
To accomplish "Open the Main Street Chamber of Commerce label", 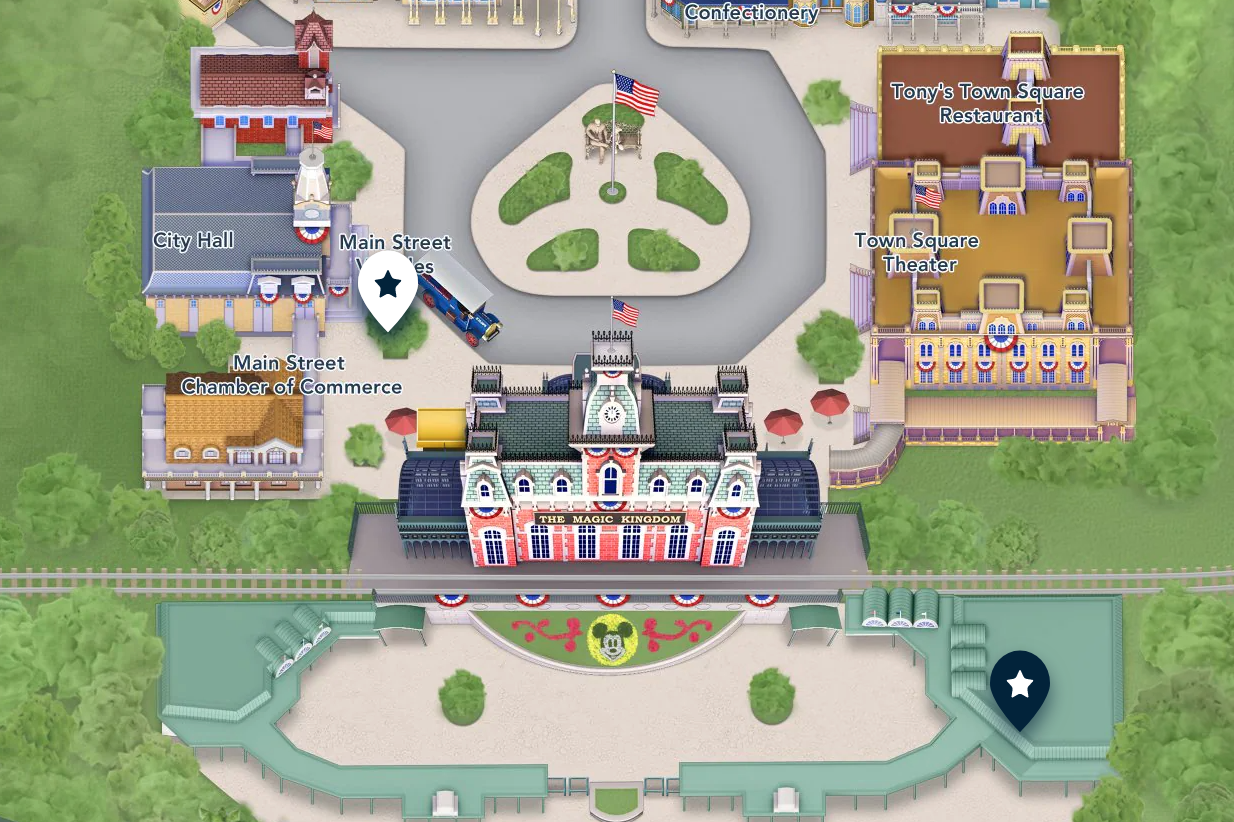I will pos(291,375).
